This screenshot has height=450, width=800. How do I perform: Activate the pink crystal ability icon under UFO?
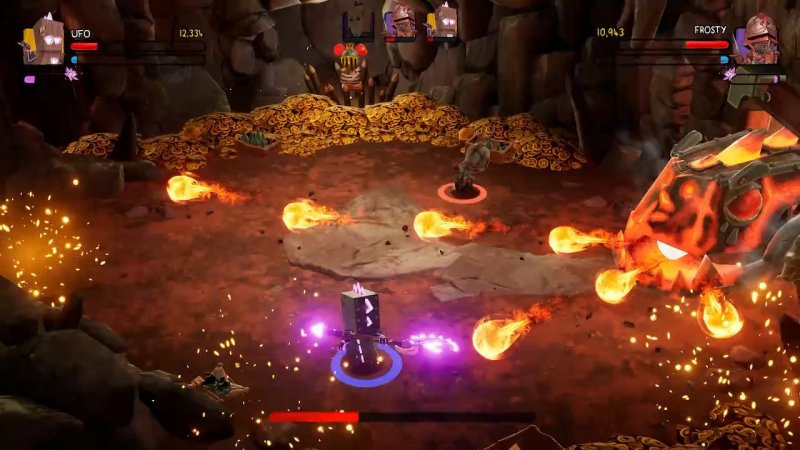(x=71, y=74)
